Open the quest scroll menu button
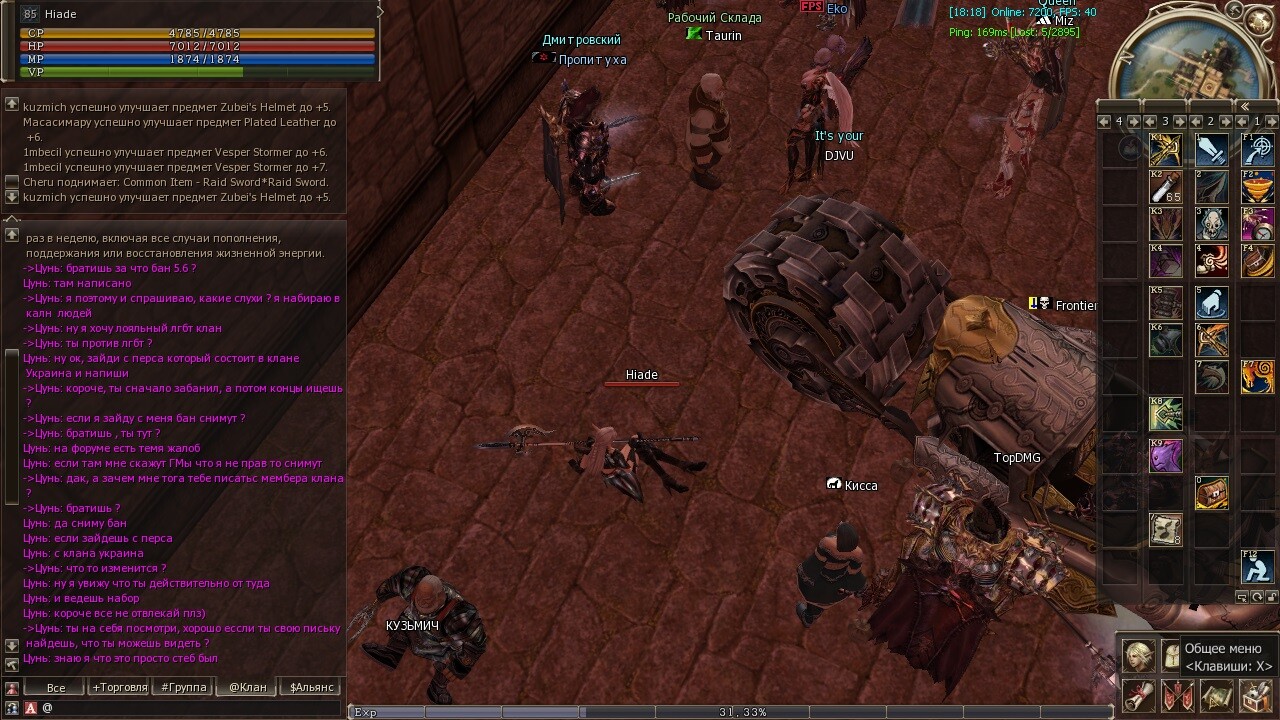 (1138, 694)
